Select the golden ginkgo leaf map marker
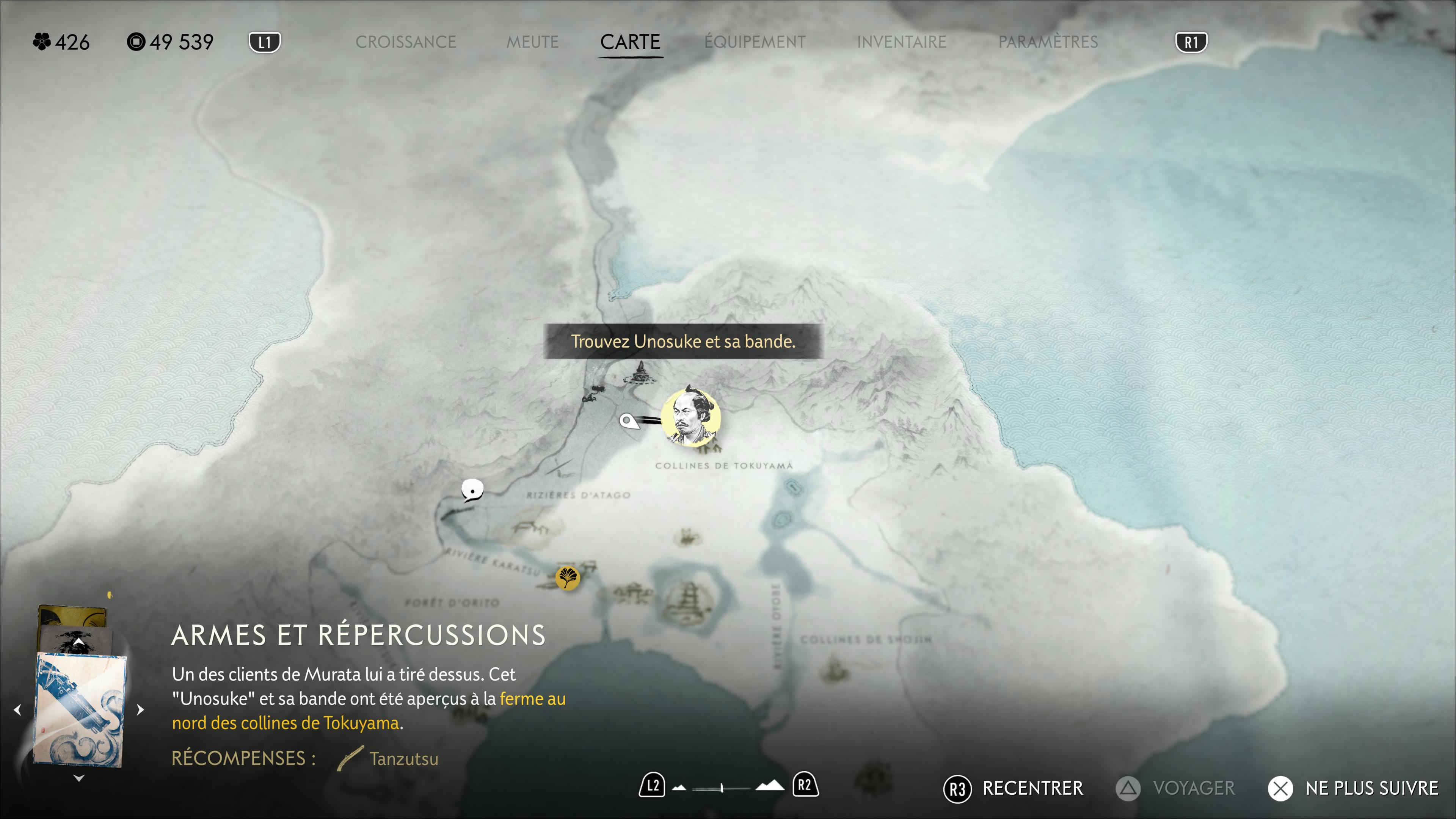This screenshot has width=1456, height=819. (x=567, y=577)
